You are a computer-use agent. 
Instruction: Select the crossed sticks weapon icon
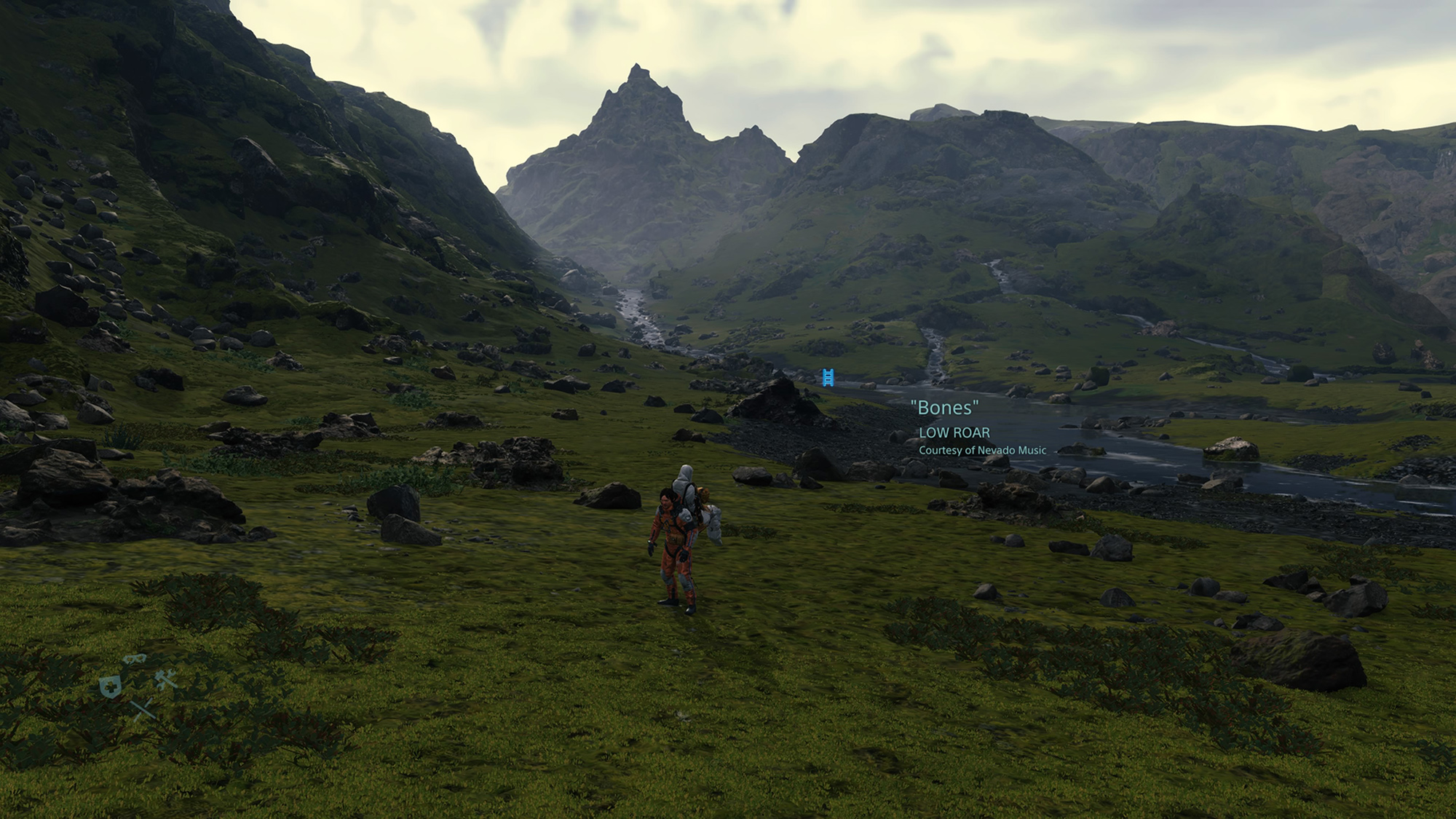click(143, 708)
